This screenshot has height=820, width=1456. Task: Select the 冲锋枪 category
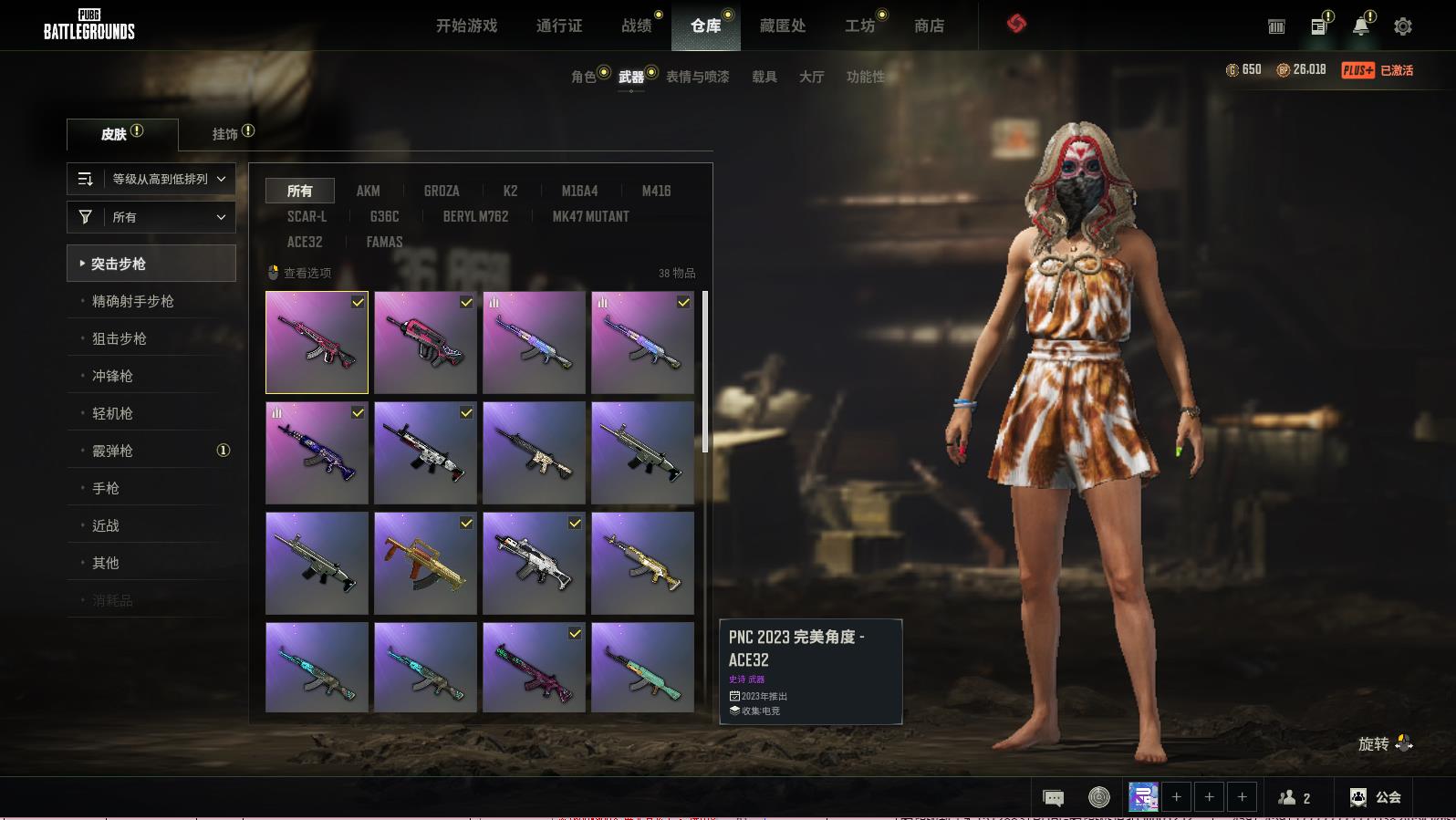point(112,376)
